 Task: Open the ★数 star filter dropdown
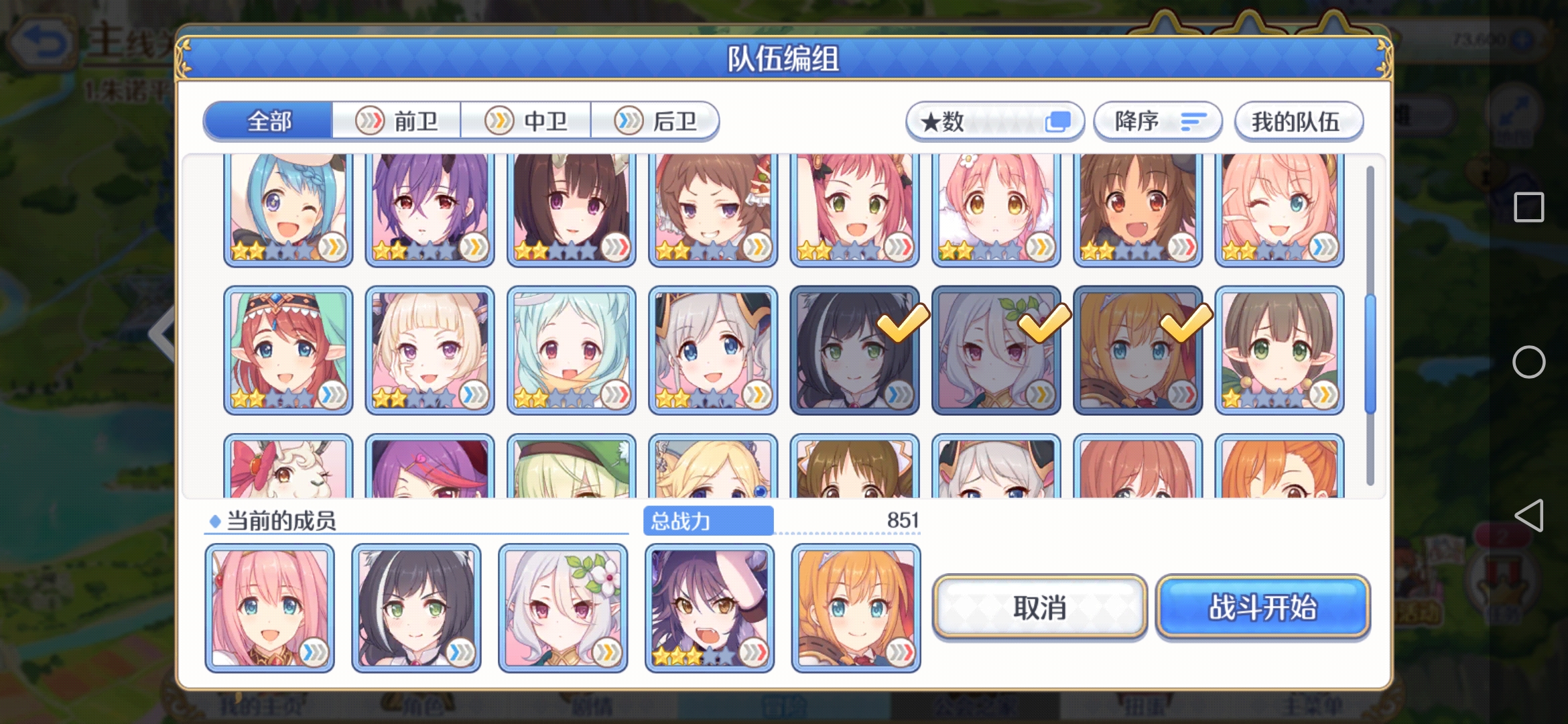[x=995, y=121]
